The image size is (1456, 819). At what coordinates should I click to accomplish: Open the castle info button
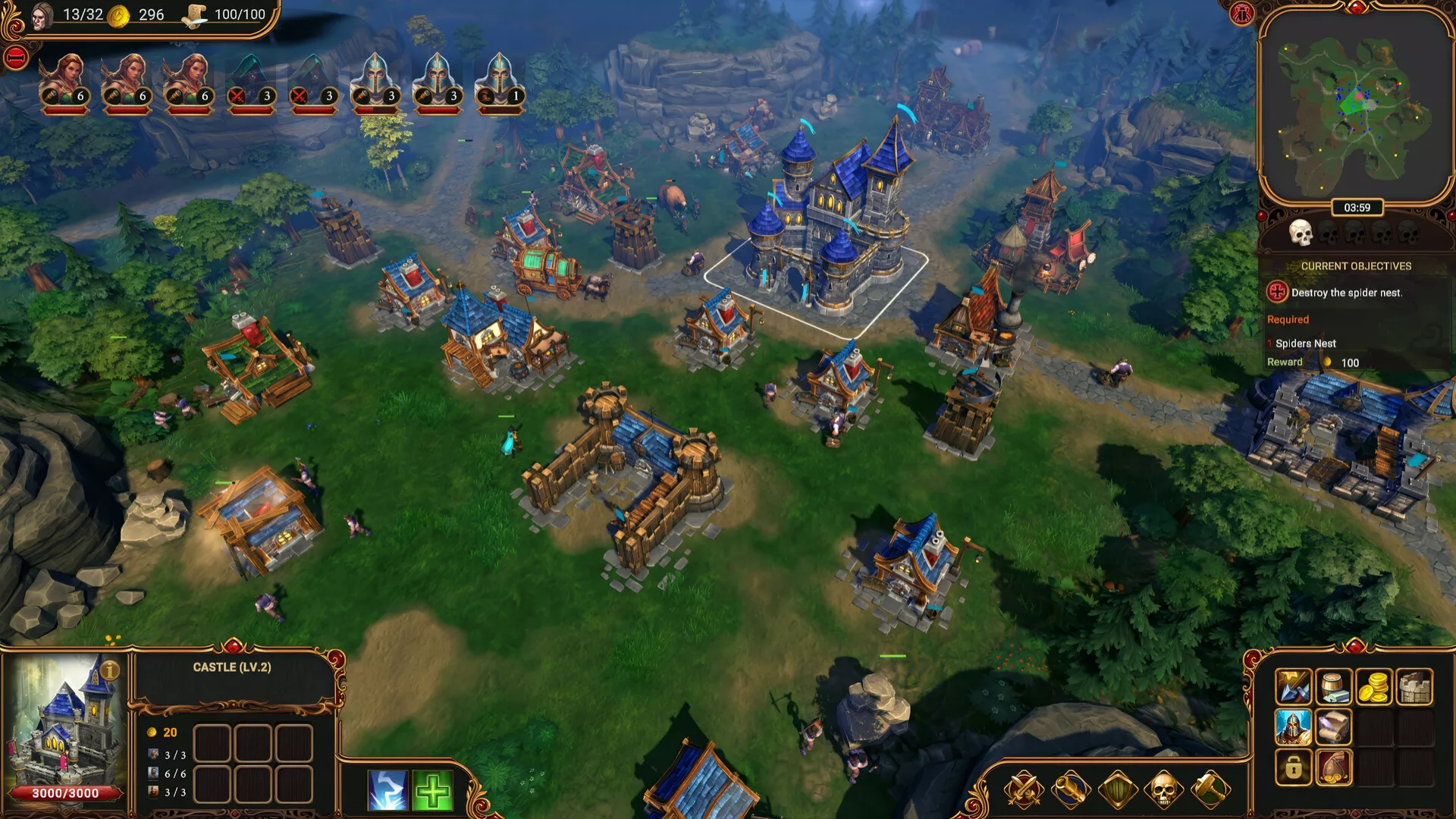coord(110,670)
